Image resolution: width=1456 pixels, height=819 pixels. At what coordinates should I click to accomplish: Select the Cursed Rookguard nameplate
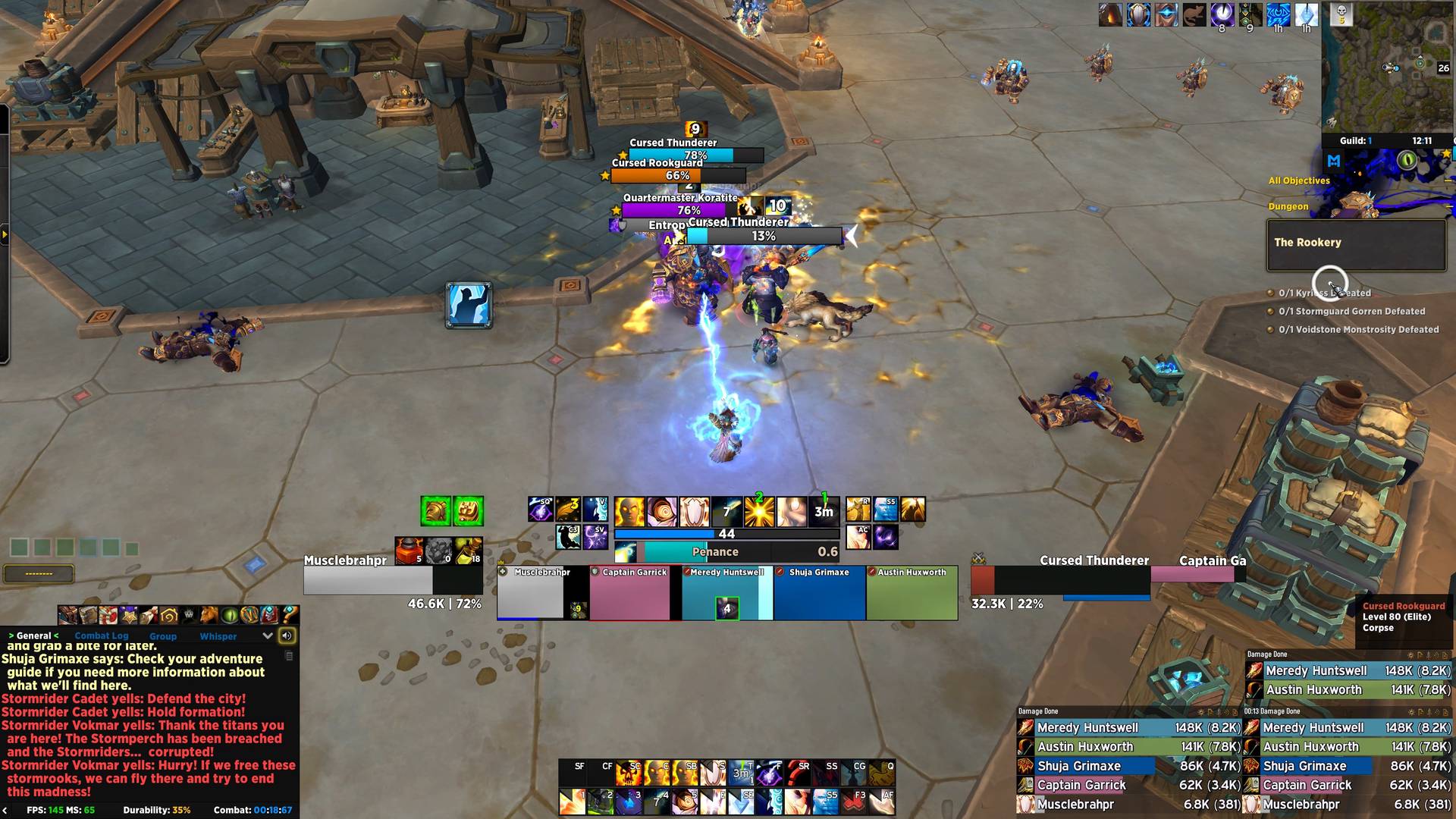click(x=657, y=175)
